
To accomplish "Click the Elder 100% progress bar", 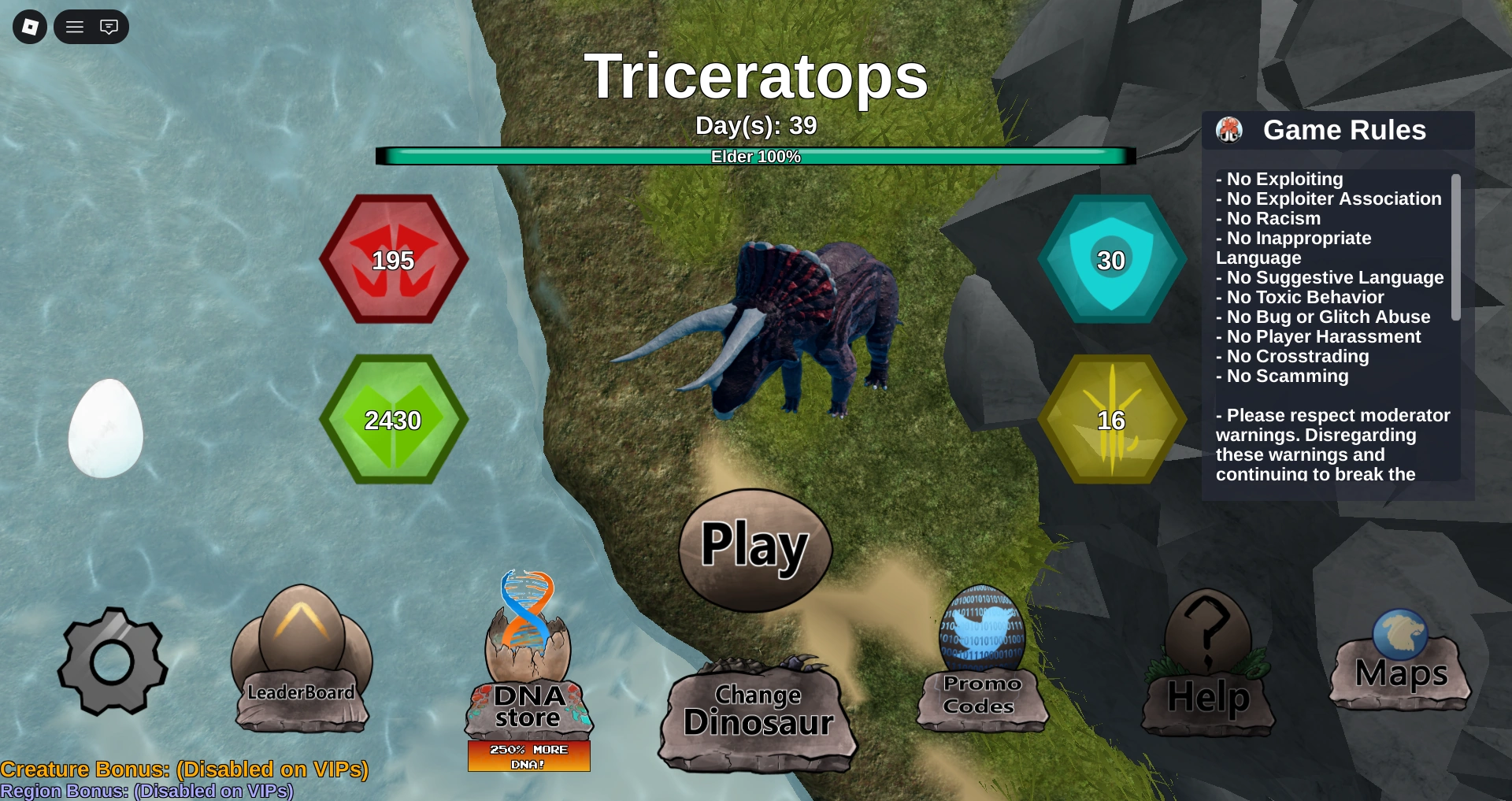I will (756, 156).
